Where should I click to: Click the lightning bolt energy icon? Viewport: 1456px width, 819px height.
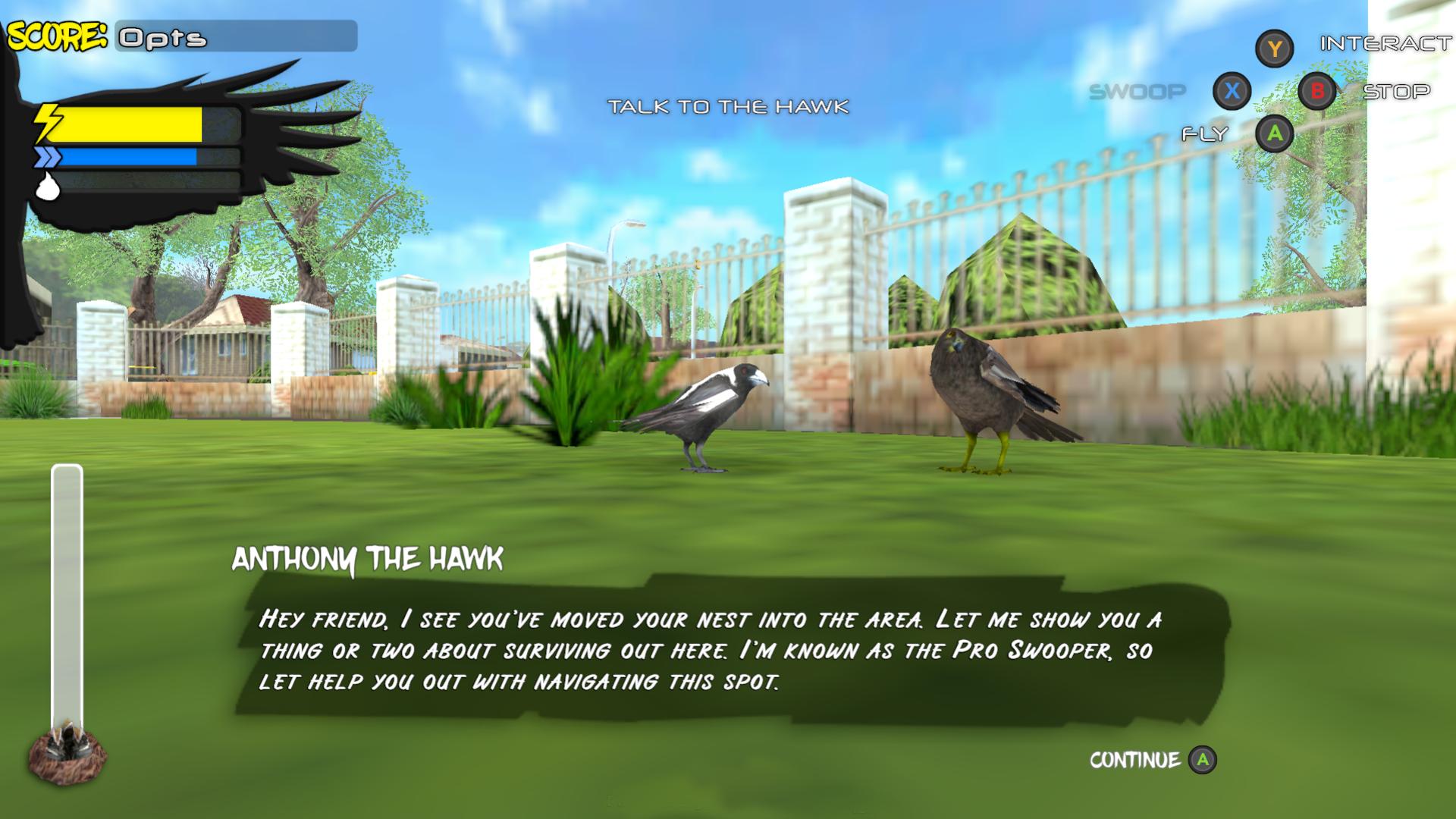48,121
